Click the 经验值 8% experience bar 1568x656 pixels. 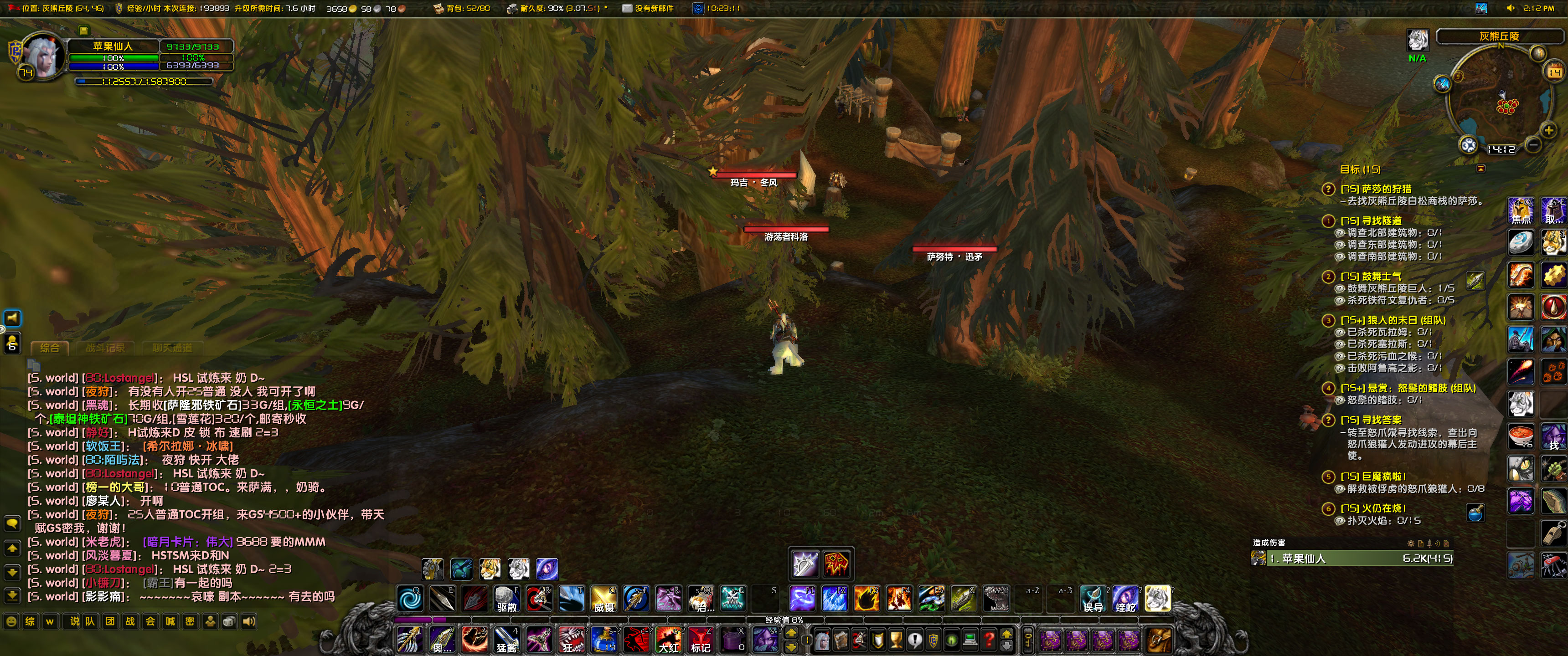click(785, 620)
